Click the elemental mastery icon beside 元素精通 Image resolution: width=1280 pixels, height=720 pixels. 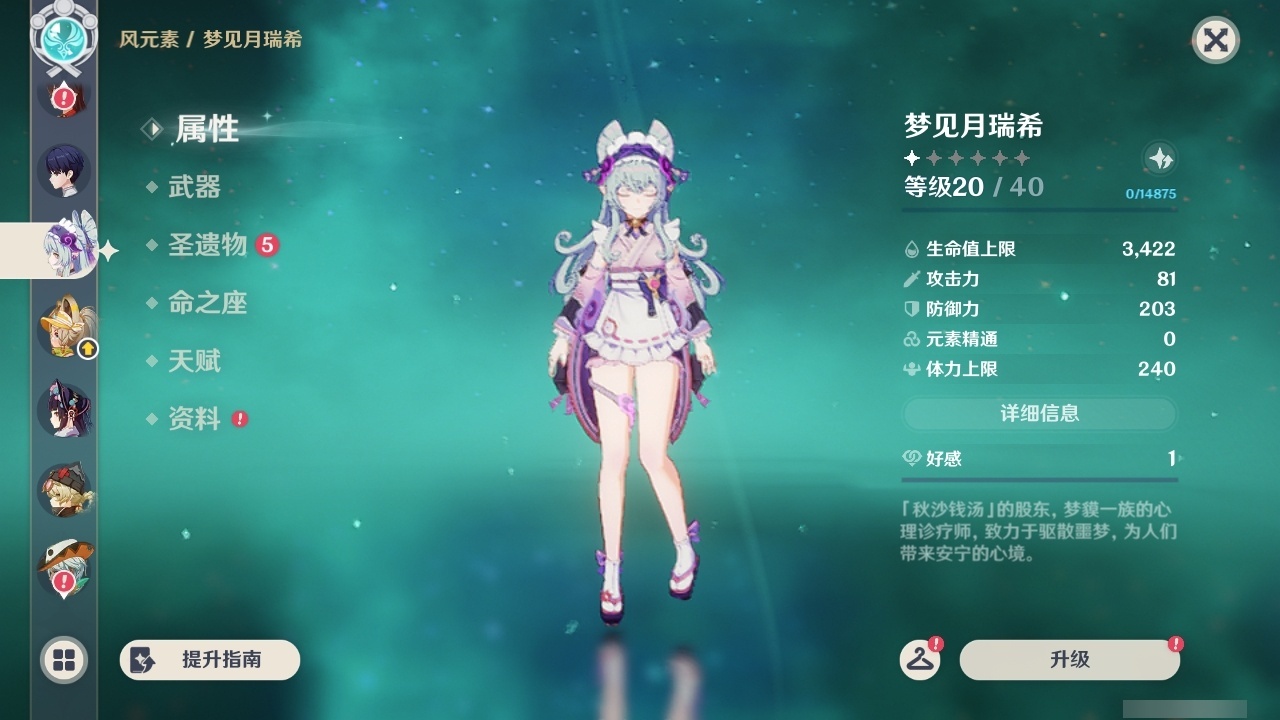[x=911, y=339]
